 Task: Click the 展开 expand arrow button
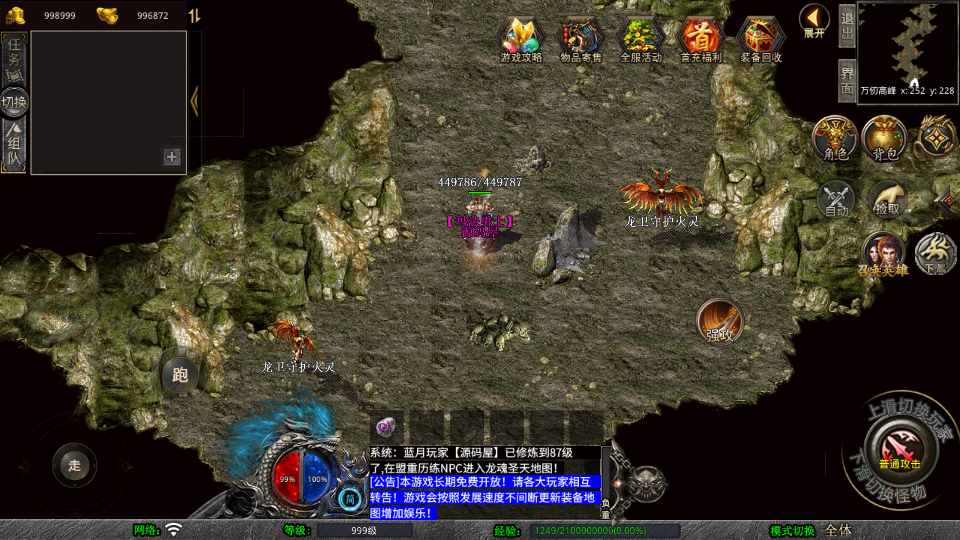[x=814, y=19]
